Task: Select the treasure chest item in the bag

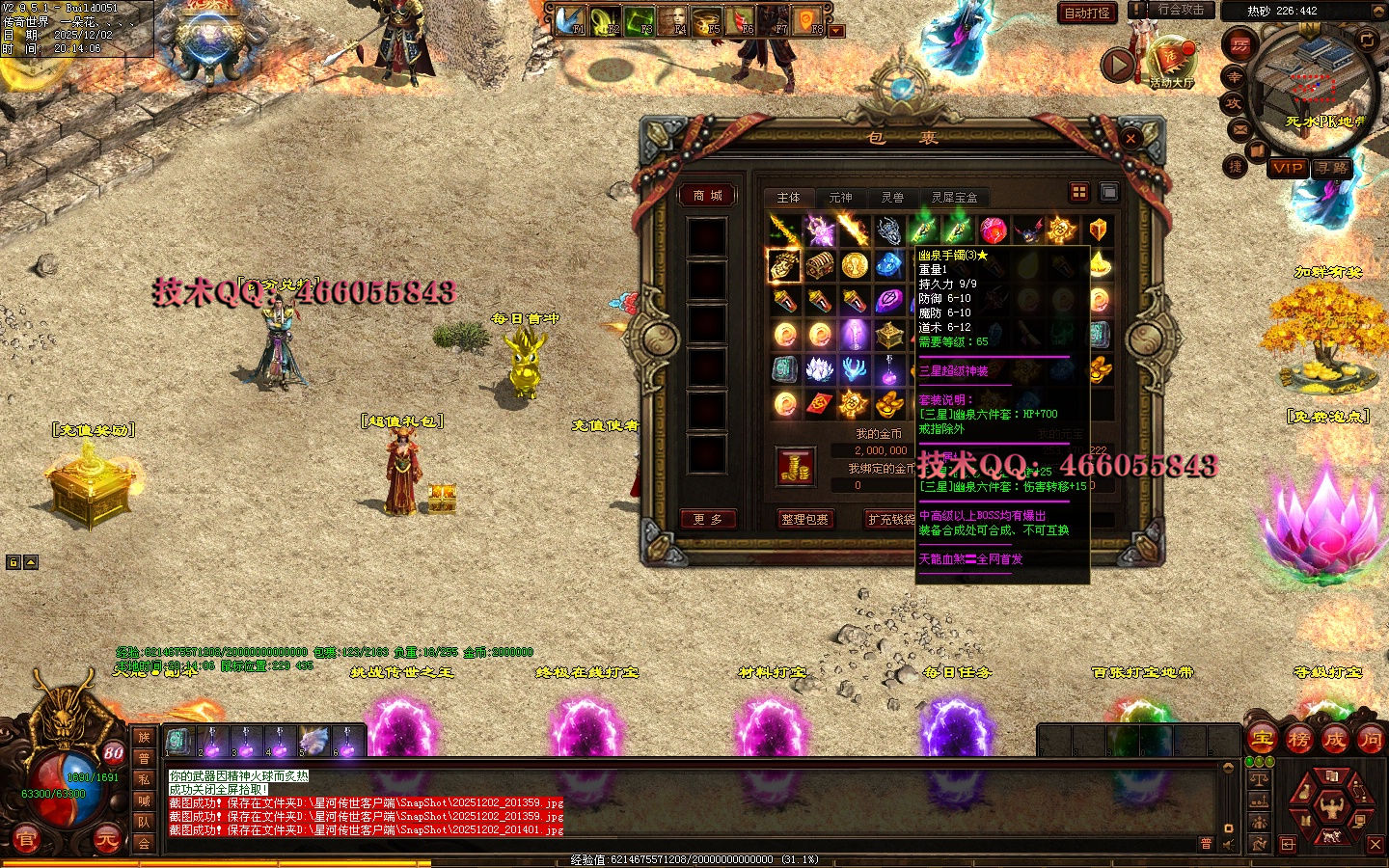Action: tap(819, 264)
